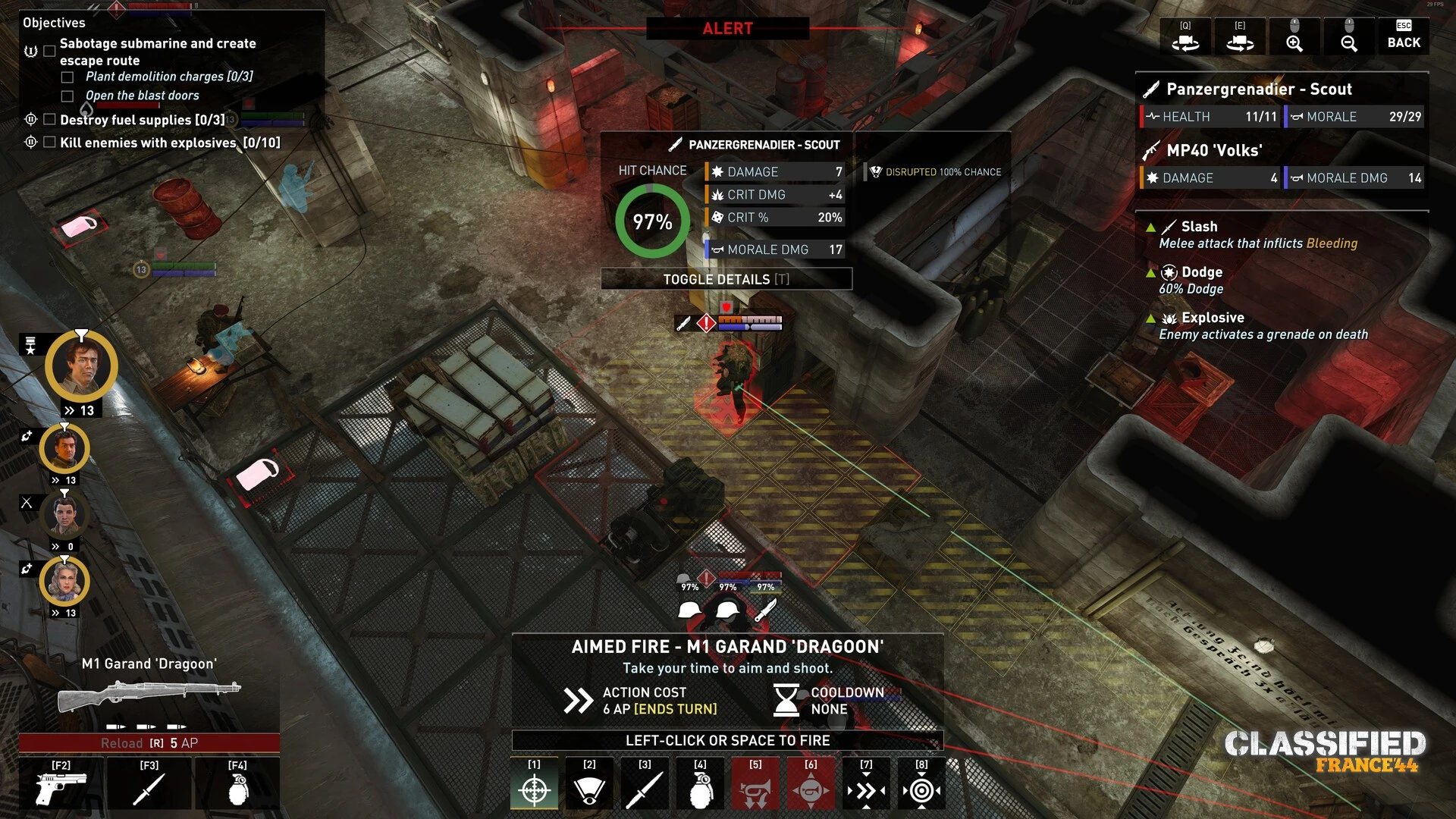1456x819 pixels.
Task: Switch to the pistol weapon slot
Action: 61,785
